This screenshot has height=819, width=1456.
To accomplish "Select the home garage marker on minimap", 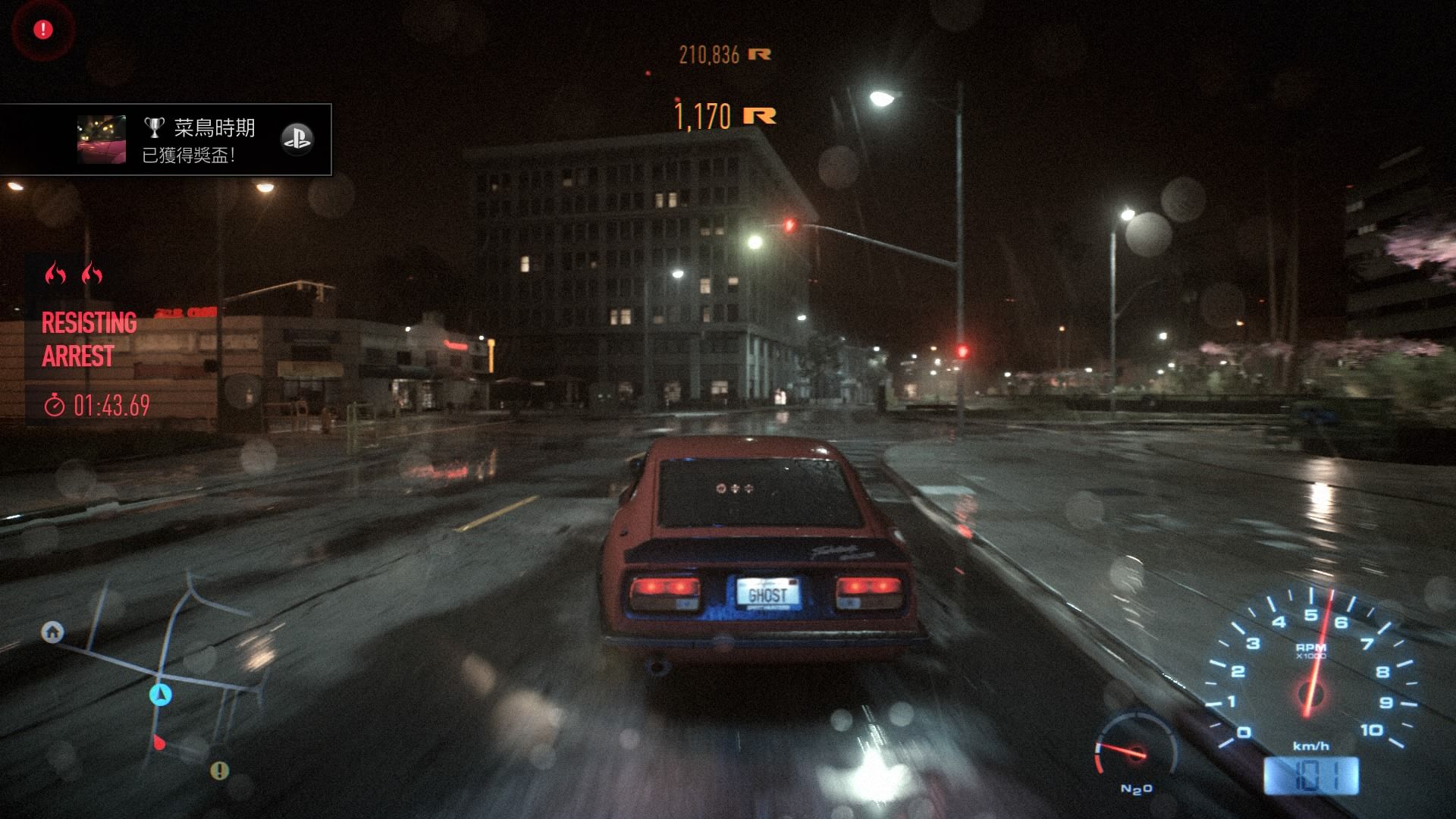I will 52,632.
